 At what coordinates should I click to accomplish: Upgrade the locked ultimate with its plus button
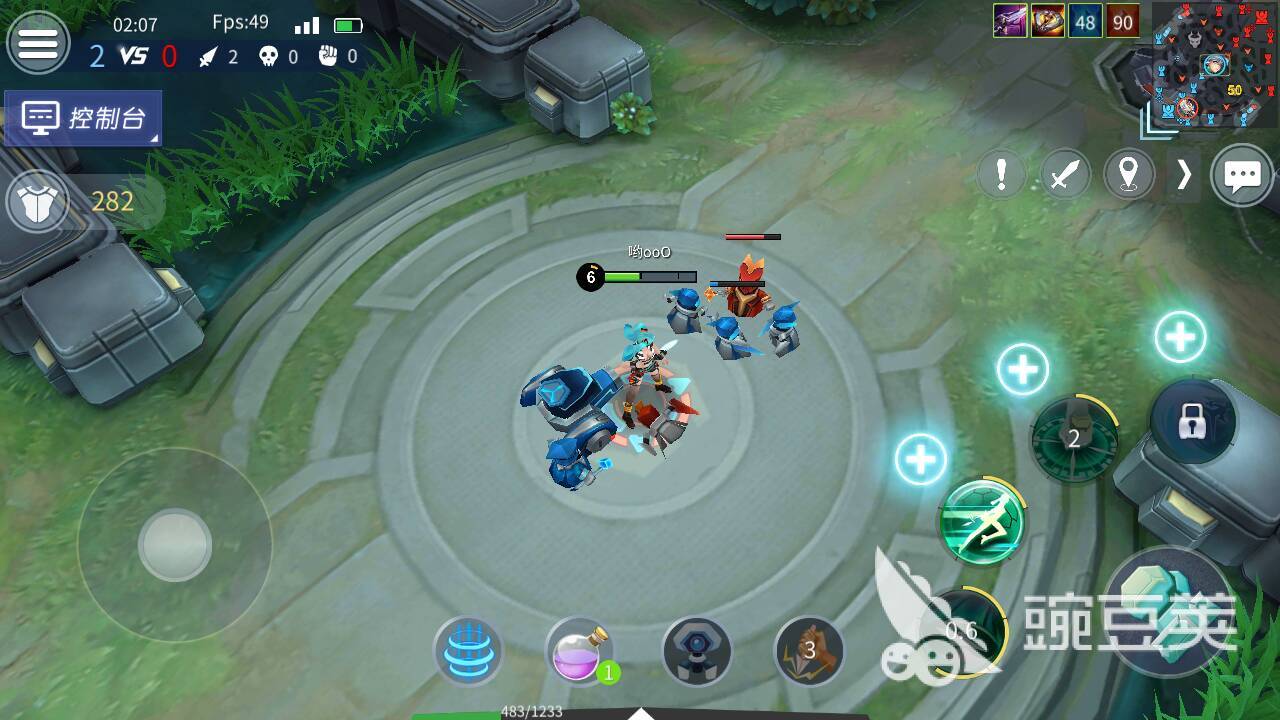coord(1180,338)
